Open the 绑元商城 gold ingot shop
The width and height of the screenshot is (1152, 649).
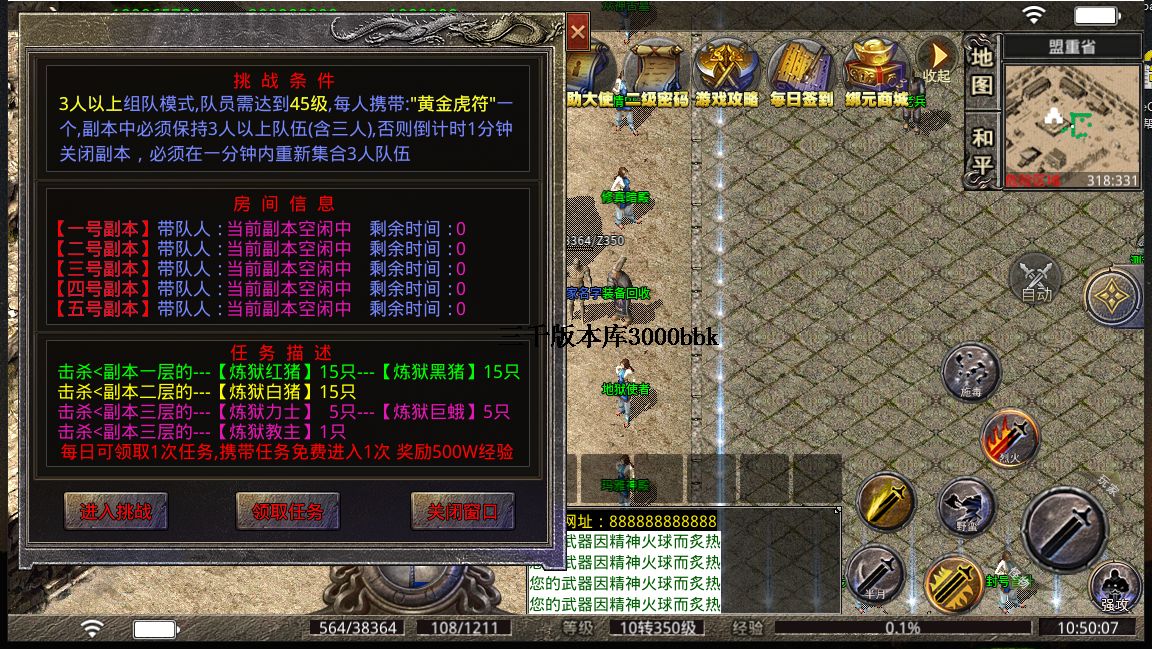(875, 70)
